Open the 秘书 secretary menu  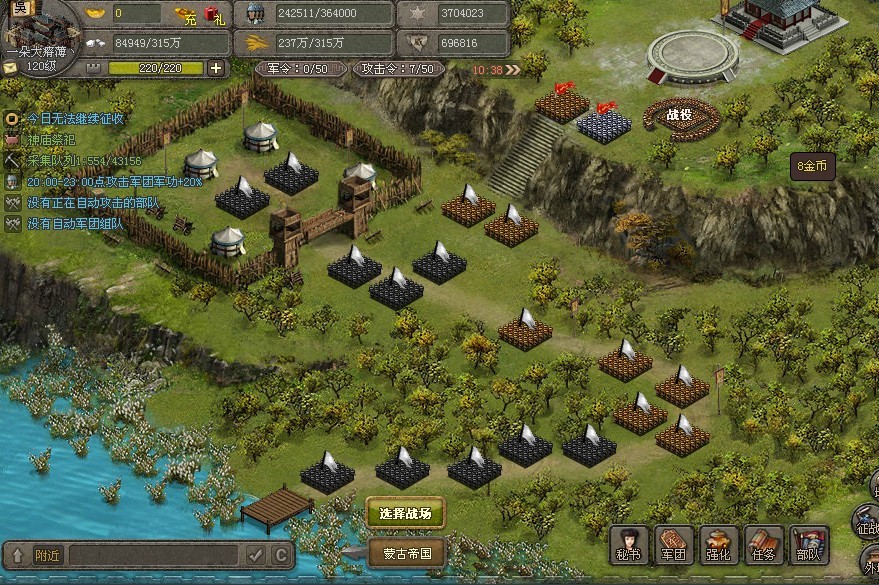pos(630,545)
